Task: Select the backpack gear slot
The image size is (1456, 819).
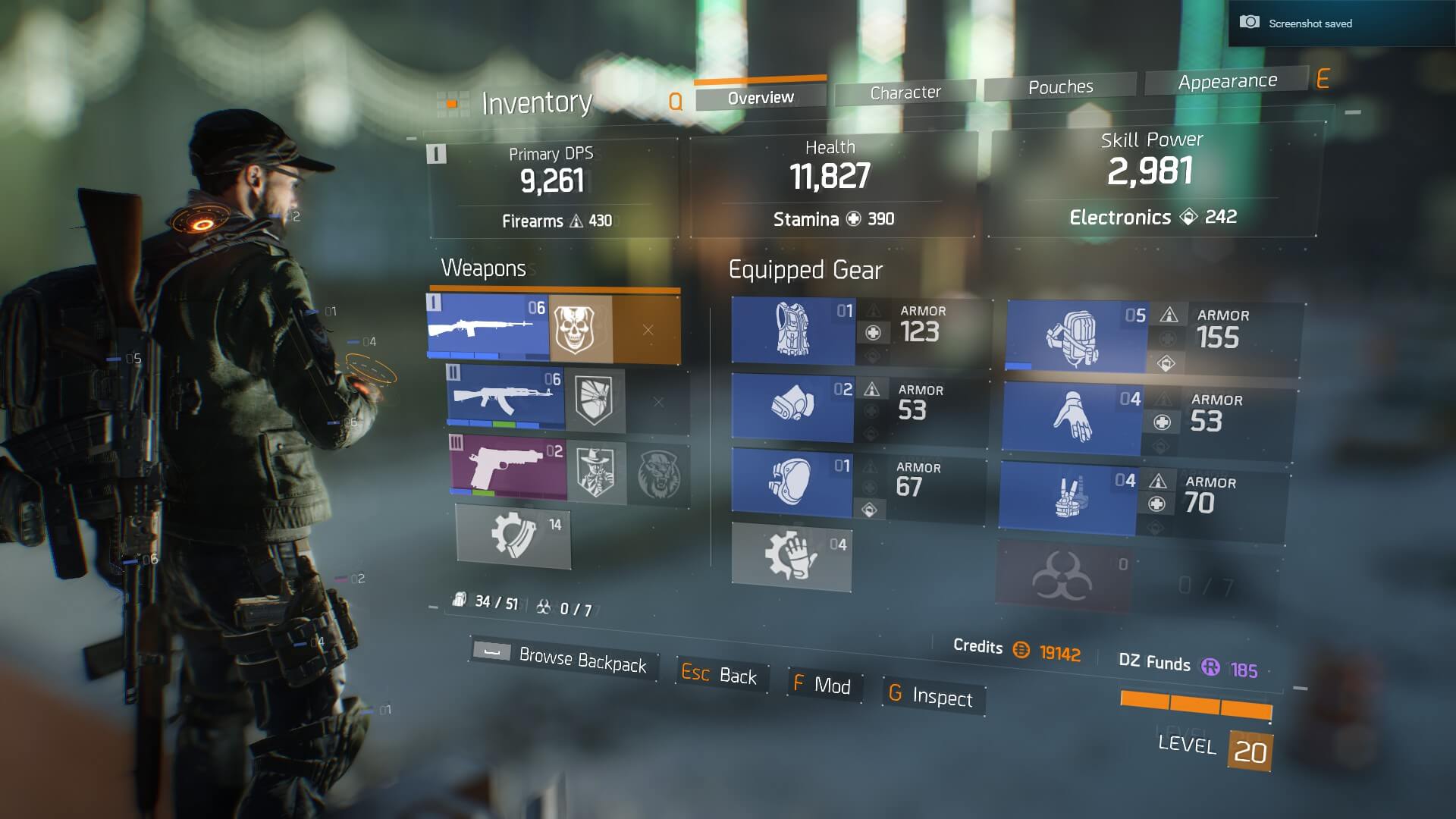Action: click(x=1076, y=337)
